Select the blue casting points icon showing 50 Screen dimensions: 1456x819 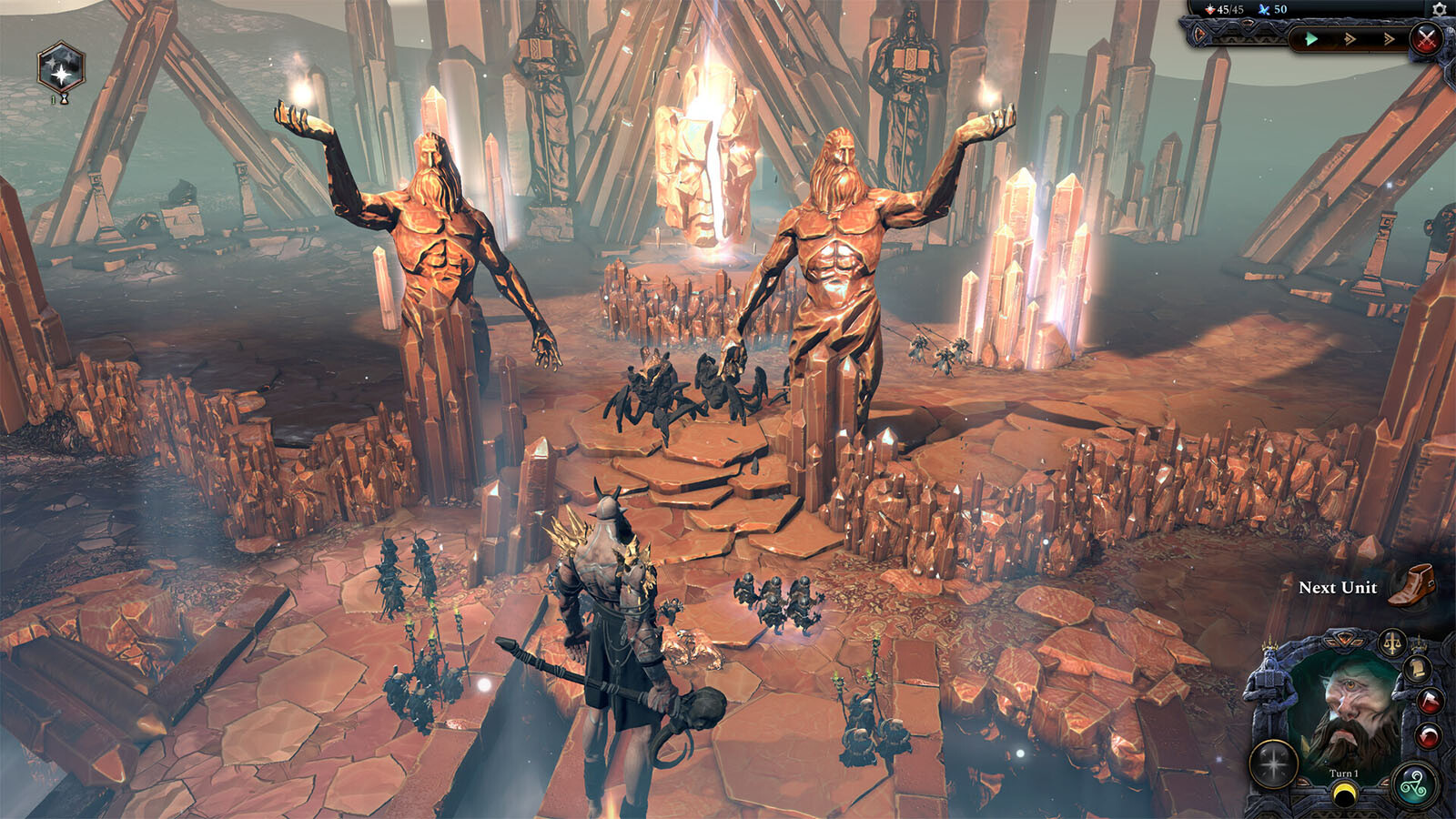point(1265,10)
